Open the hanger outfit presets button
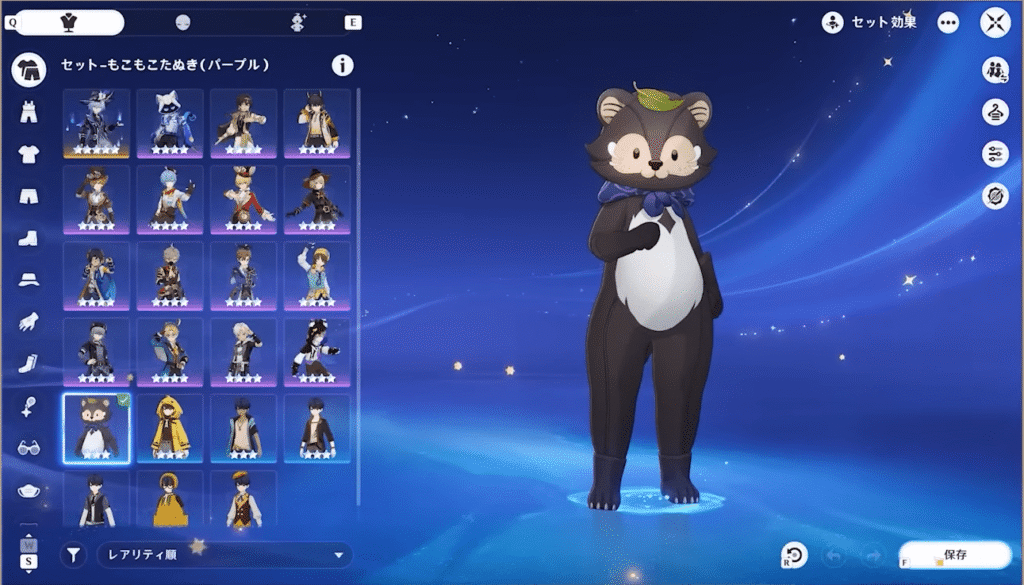 click(x=995, y=111)
